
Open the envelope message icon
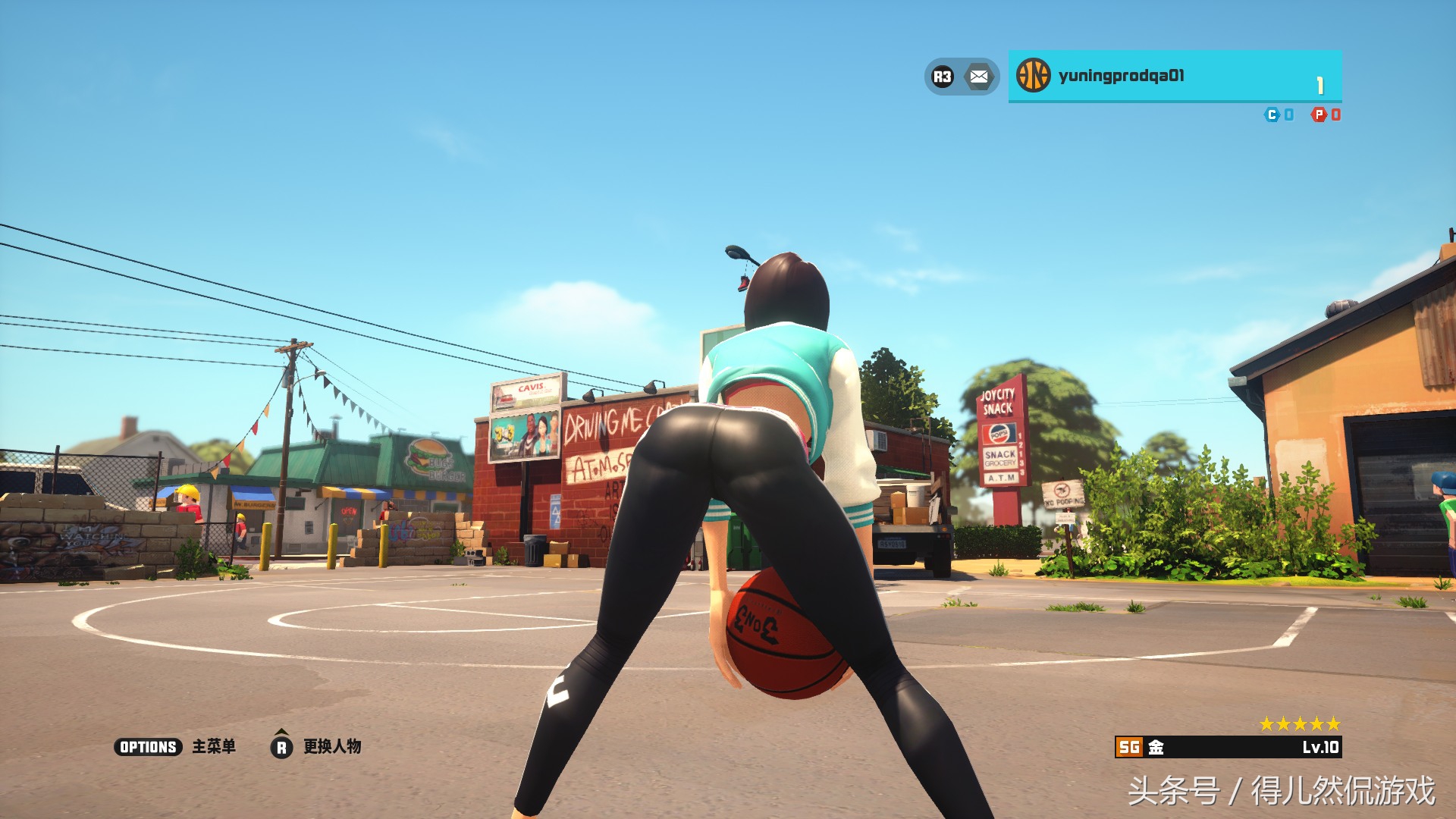click(979, 77)
